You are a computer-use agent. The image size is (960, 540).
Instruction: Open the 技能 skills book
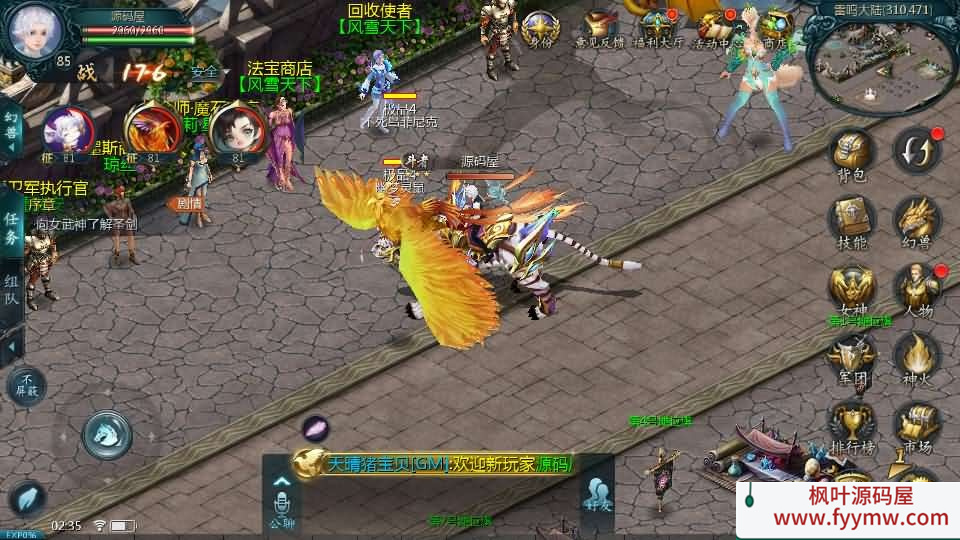852,219
